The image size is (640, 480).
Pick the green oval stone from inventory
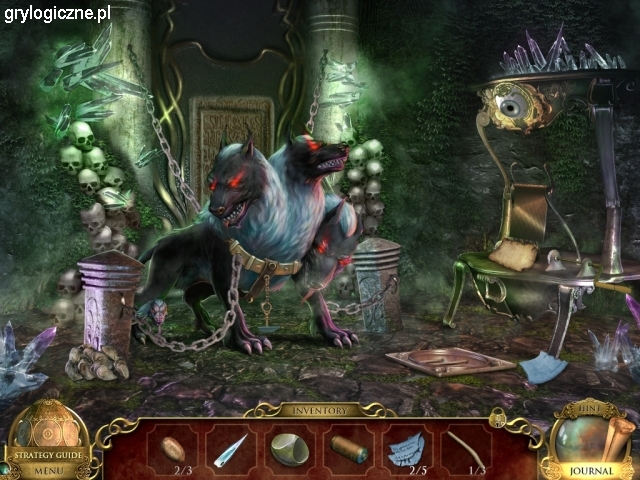click(x=289, y=448)
